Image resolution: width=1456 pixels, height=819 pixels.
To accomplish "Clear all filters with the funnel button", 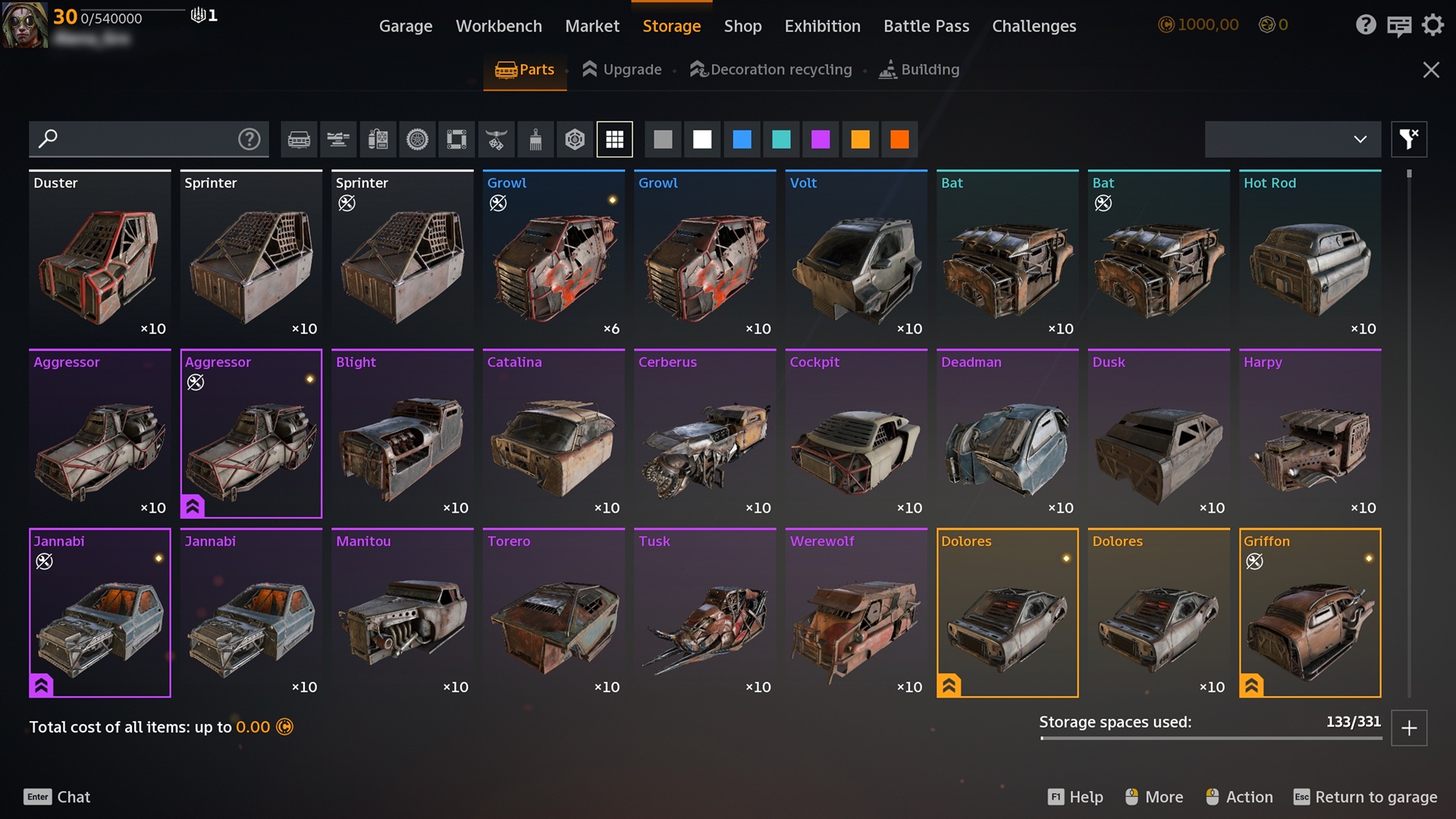I will click(x=1409, y=140).
